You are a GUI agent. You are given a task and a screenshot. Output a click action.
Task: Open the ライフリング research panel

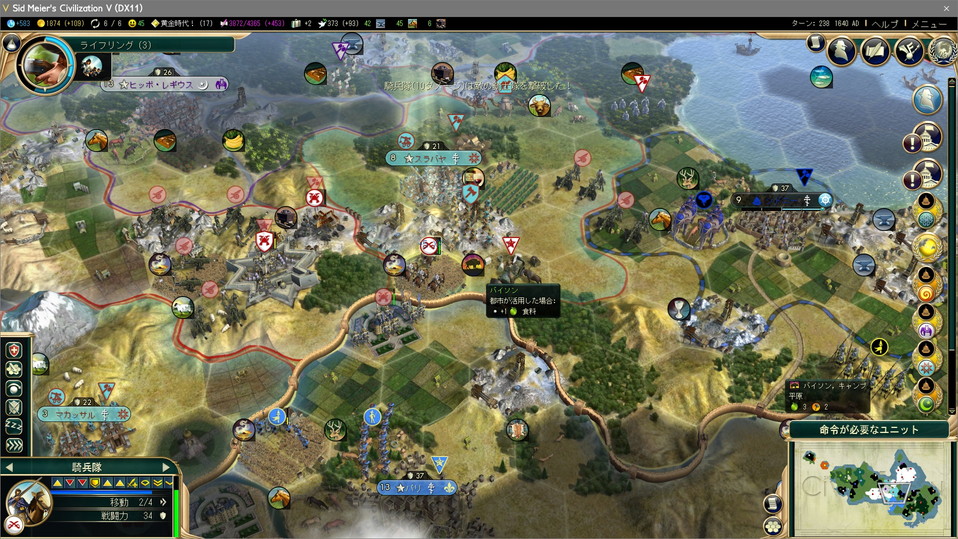click(x=116, y=45)
